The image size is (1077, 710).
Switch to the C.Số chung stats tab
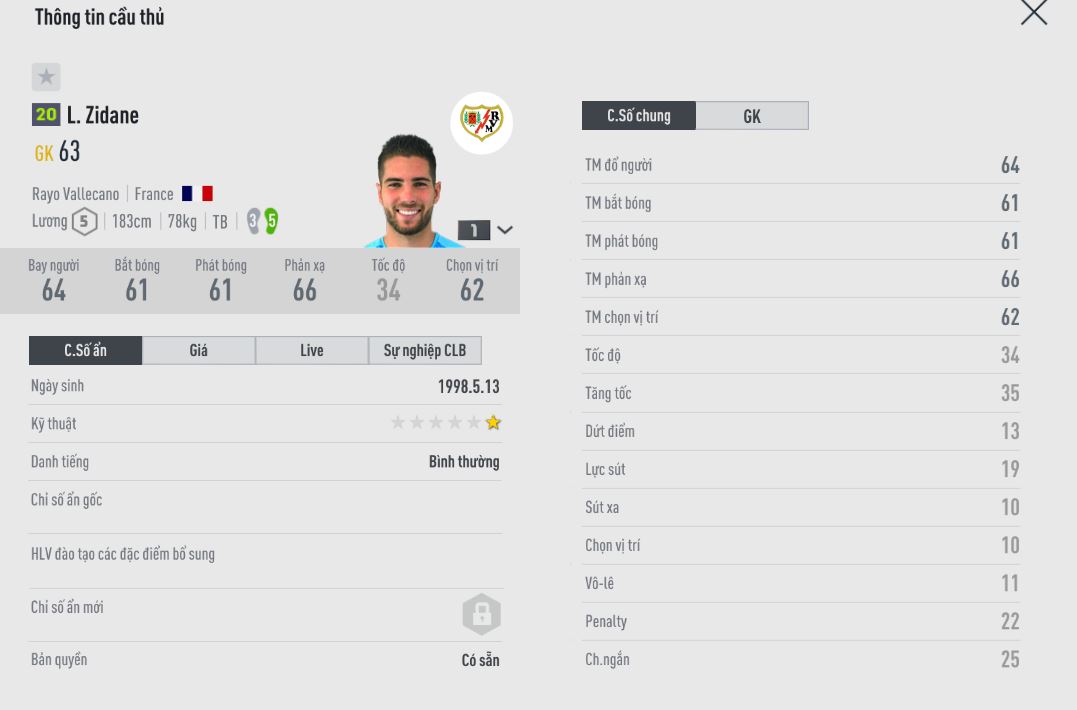(638, 116)
